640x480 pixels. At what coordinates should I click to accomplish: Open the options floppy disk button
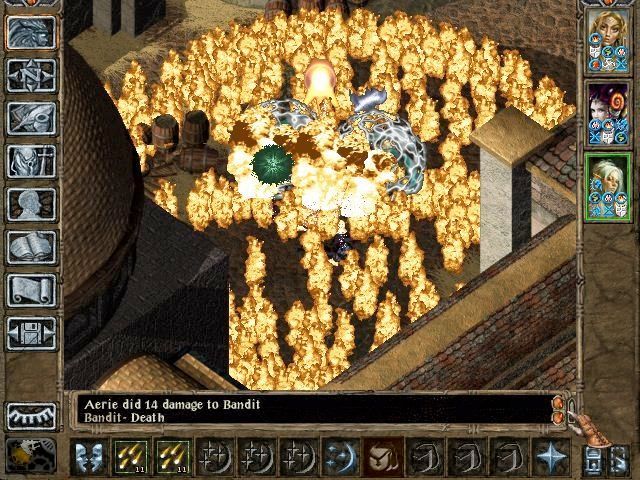[x=31, y=333]
